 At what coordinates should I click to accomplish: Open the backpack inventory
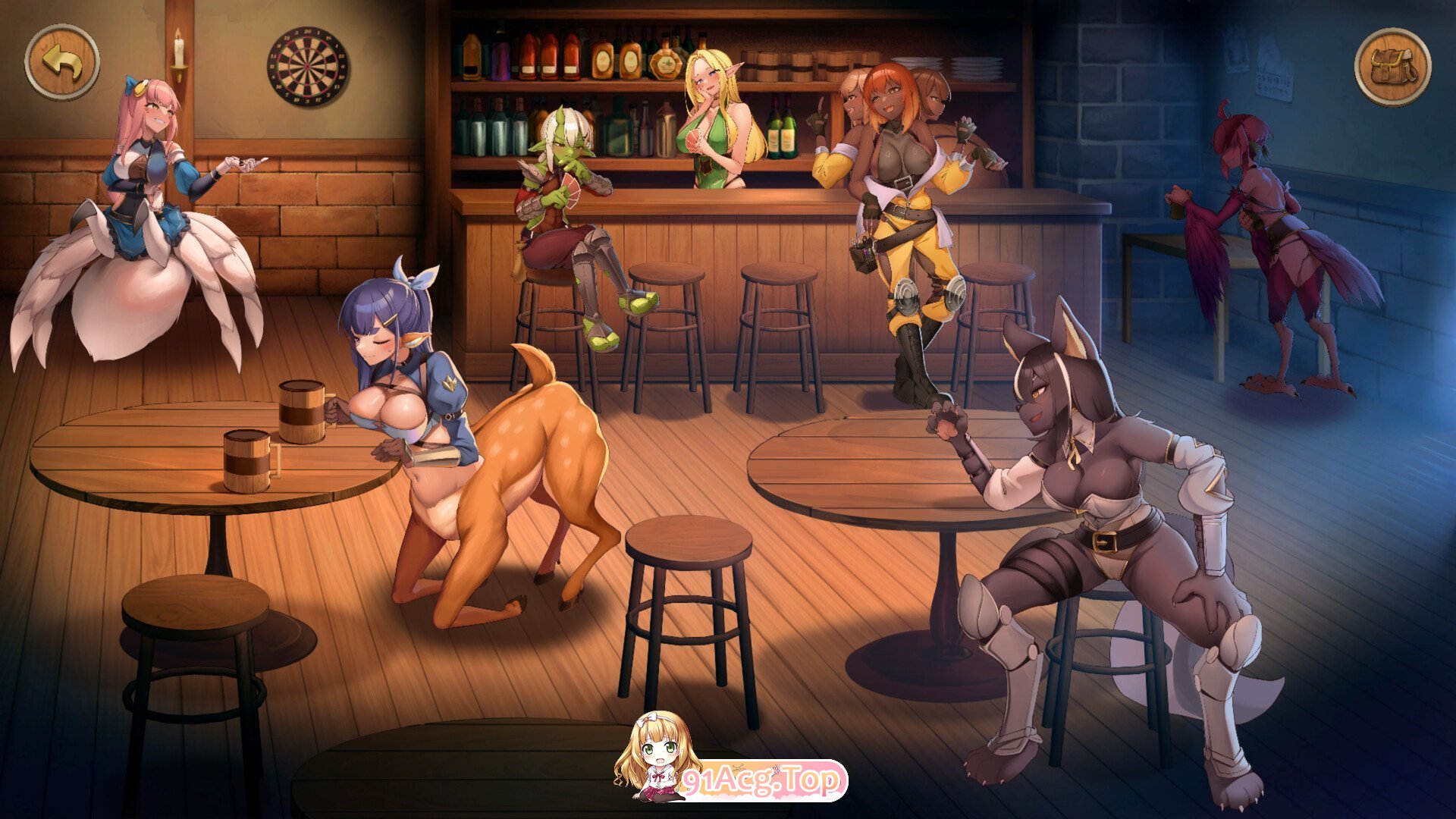pos(1392,67)
